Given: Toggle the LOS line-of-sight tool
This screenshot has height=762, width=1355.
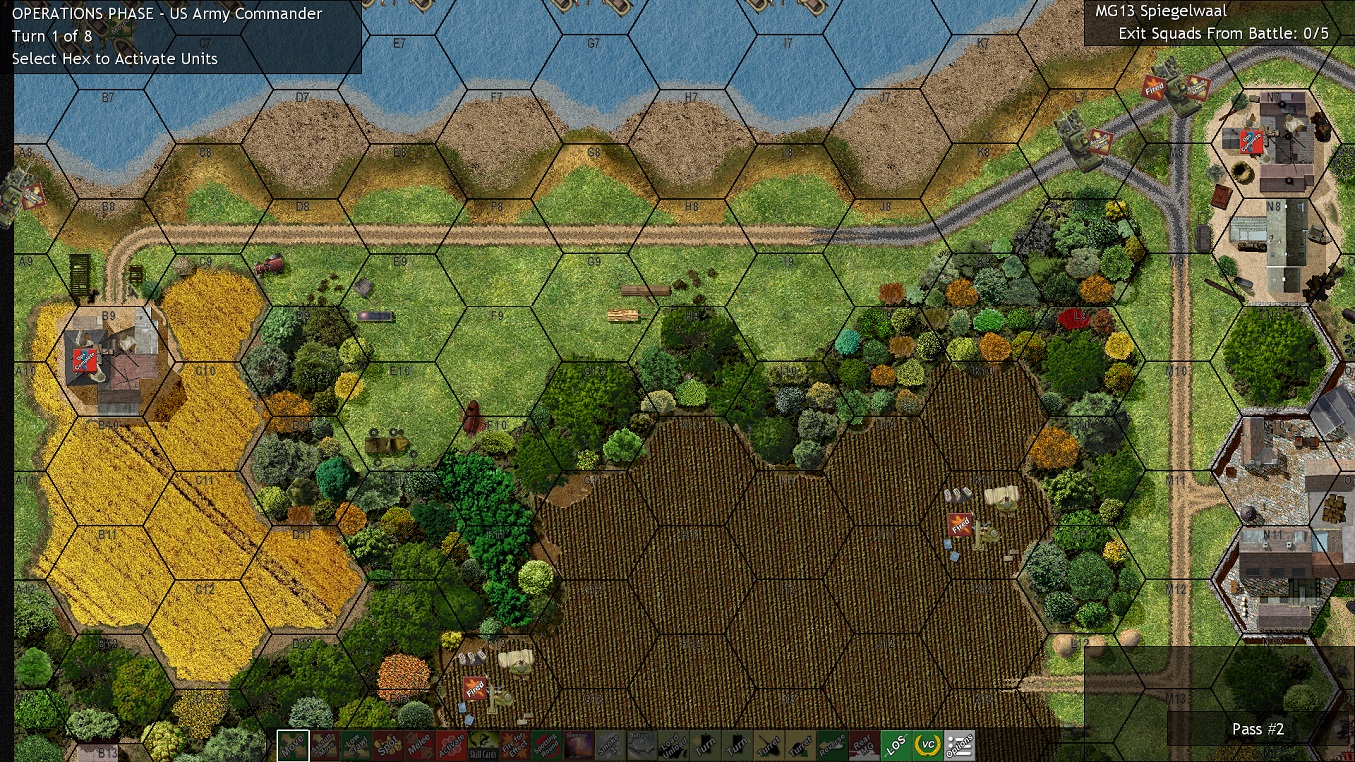Looking at the screenshot, I should point(896,746).
